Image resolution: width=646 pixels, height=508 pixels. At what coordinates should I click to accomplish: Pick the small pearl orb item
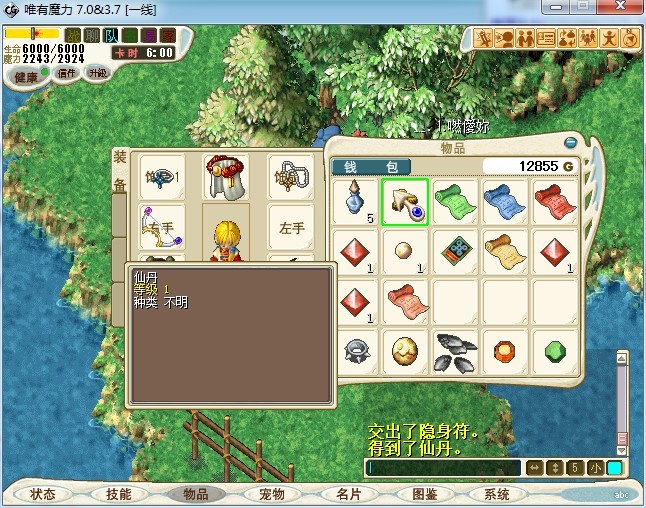point(405,249)
